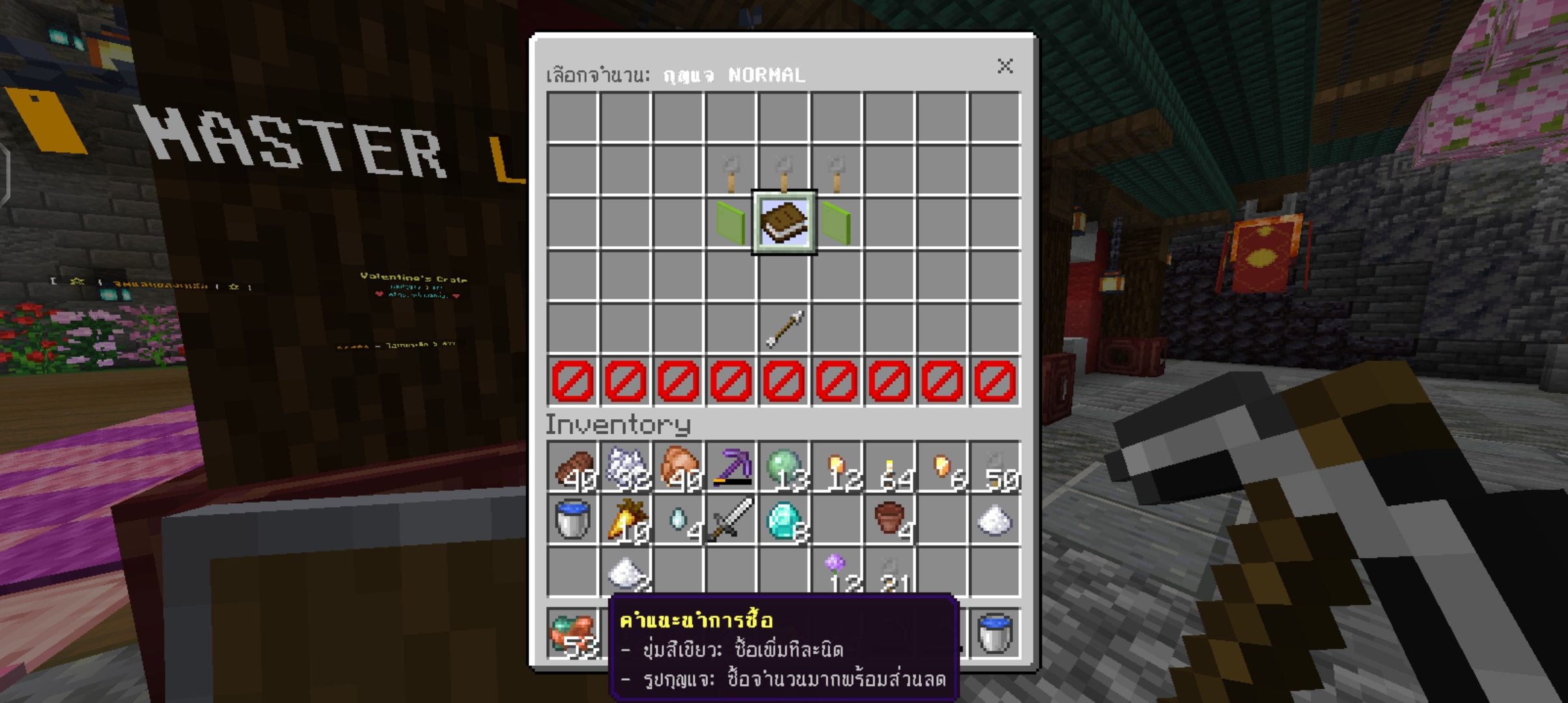The width and height of the screenshot is (1568, 703).
Task: Click the key stack of 50
Action: (995, 467)
